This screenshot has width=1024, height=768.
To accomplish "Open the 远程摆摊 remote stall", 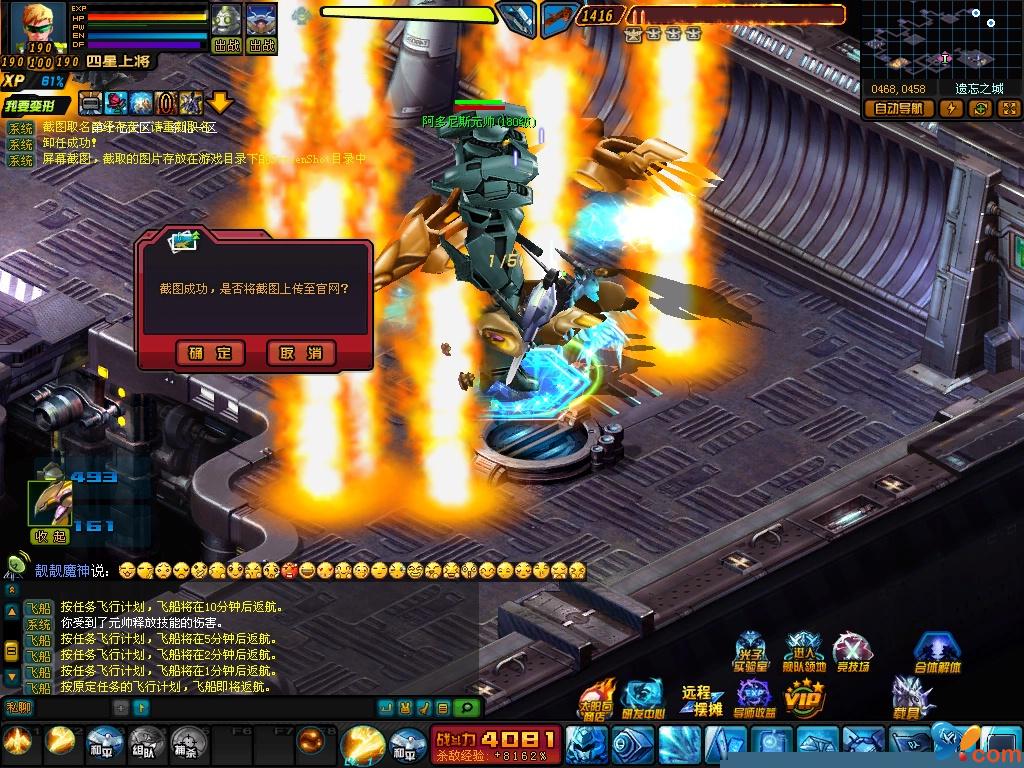I will [x=702, y=700].
